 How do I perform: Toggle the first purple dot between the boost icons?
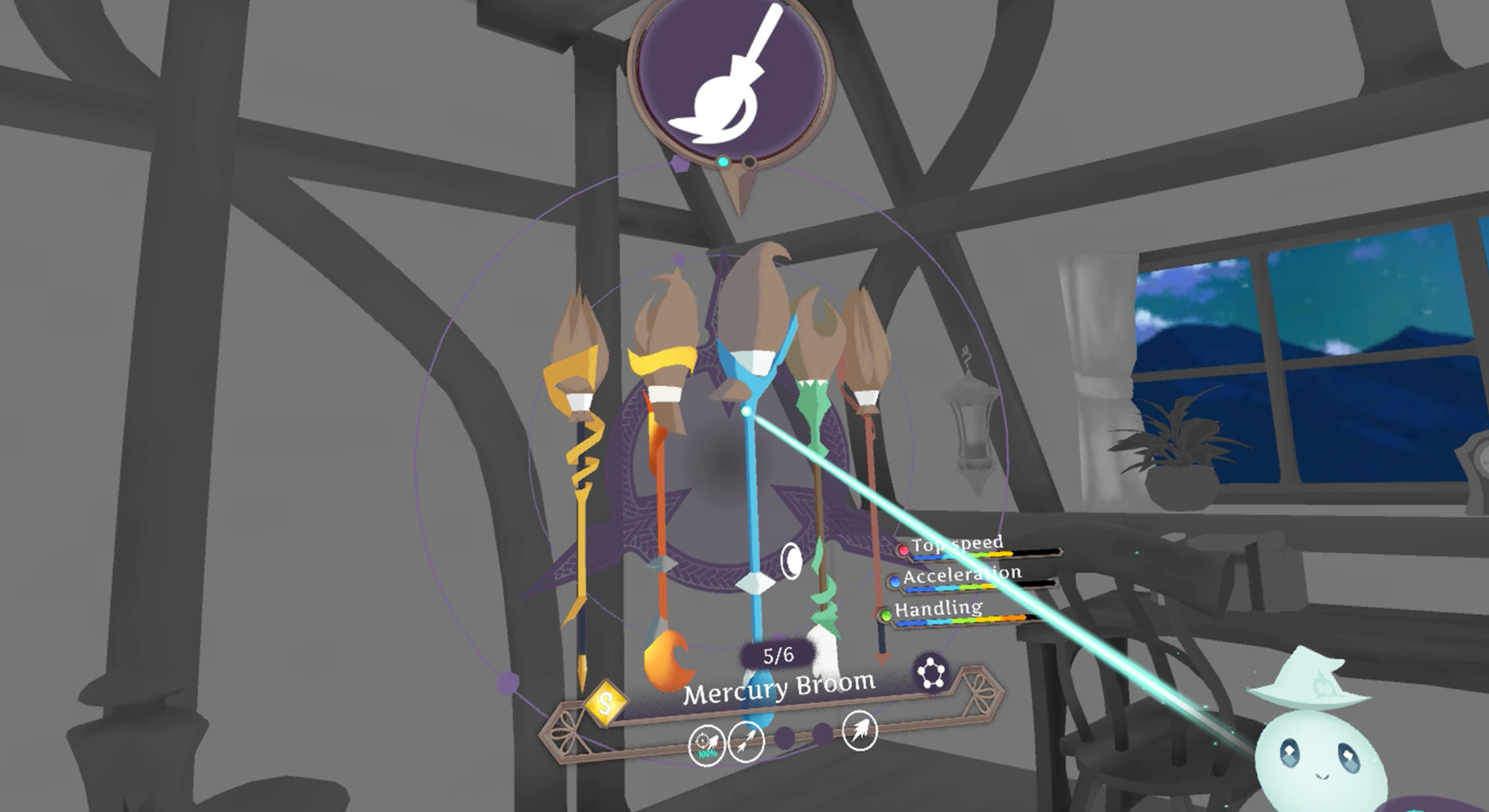click(785, 738)
